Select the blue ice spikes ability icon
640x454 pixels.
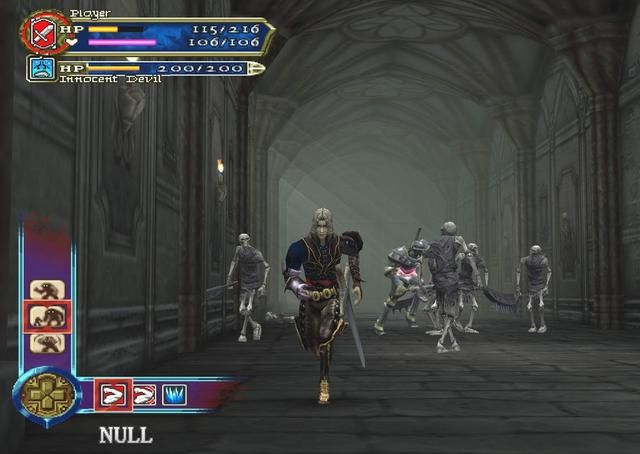(175, 395)
